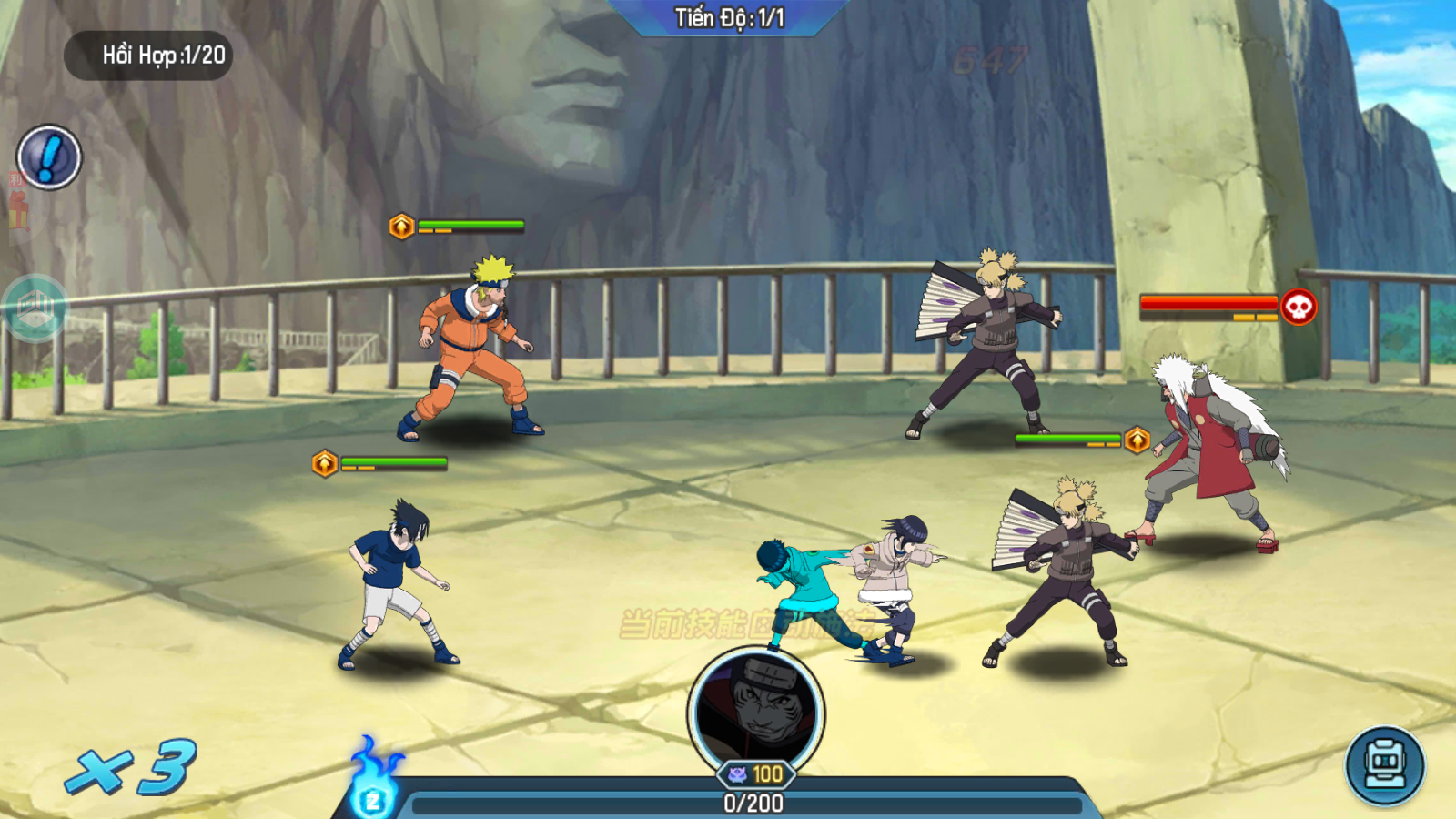Activate the blue flame Z skill icon
This screenshot has height=819, width=1456.
pos(372,786)
